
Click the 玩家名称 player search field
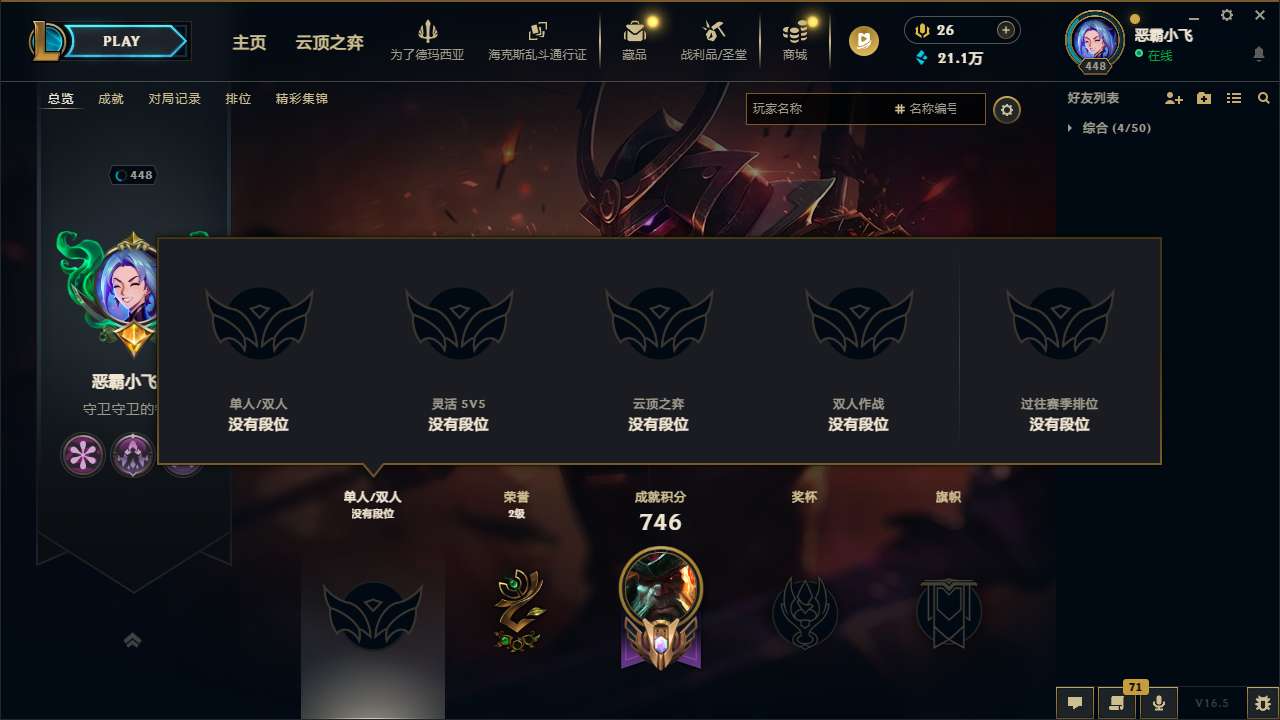pos(820,110)
